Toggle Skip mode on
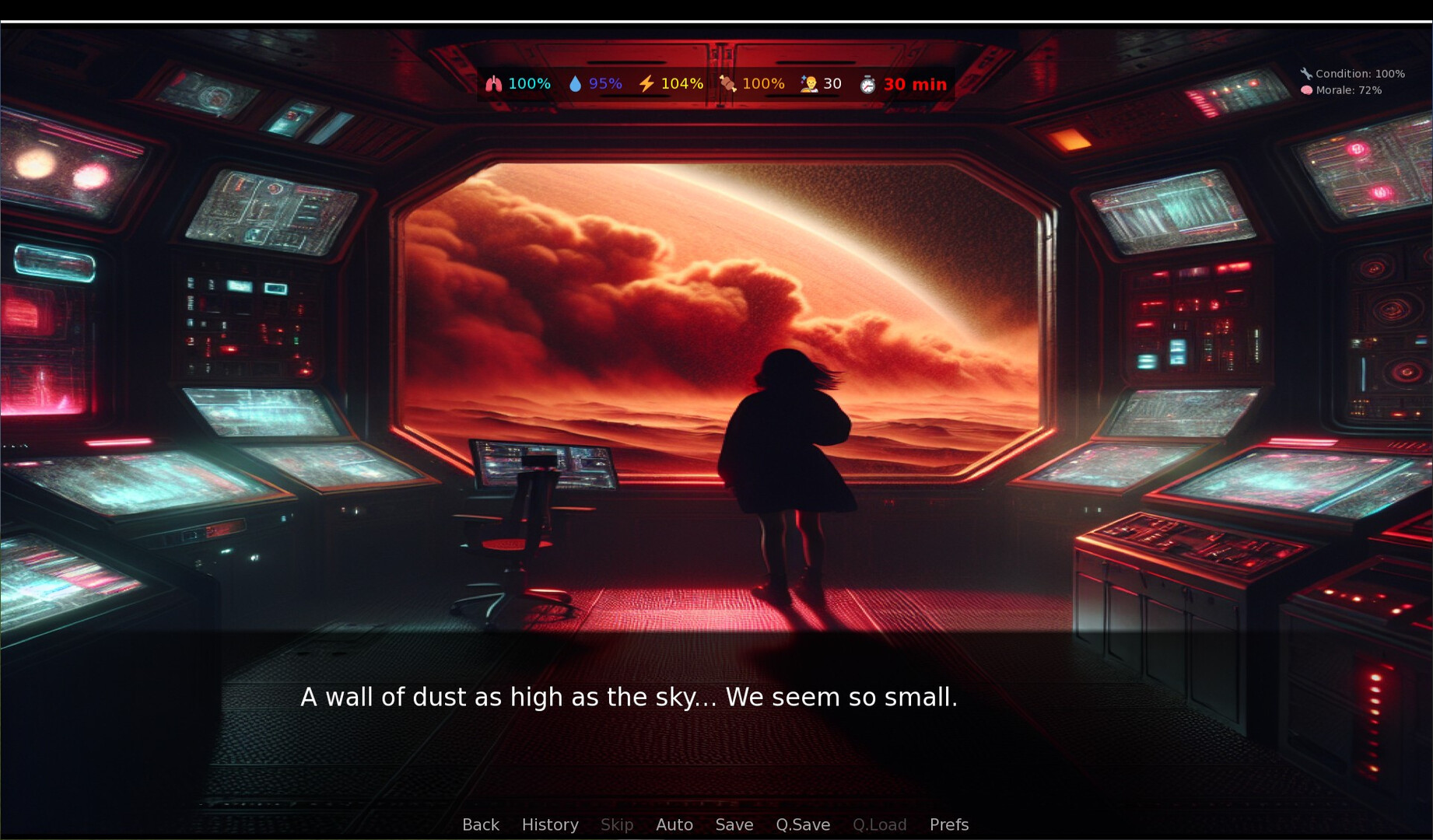 [x=617, y=824]
